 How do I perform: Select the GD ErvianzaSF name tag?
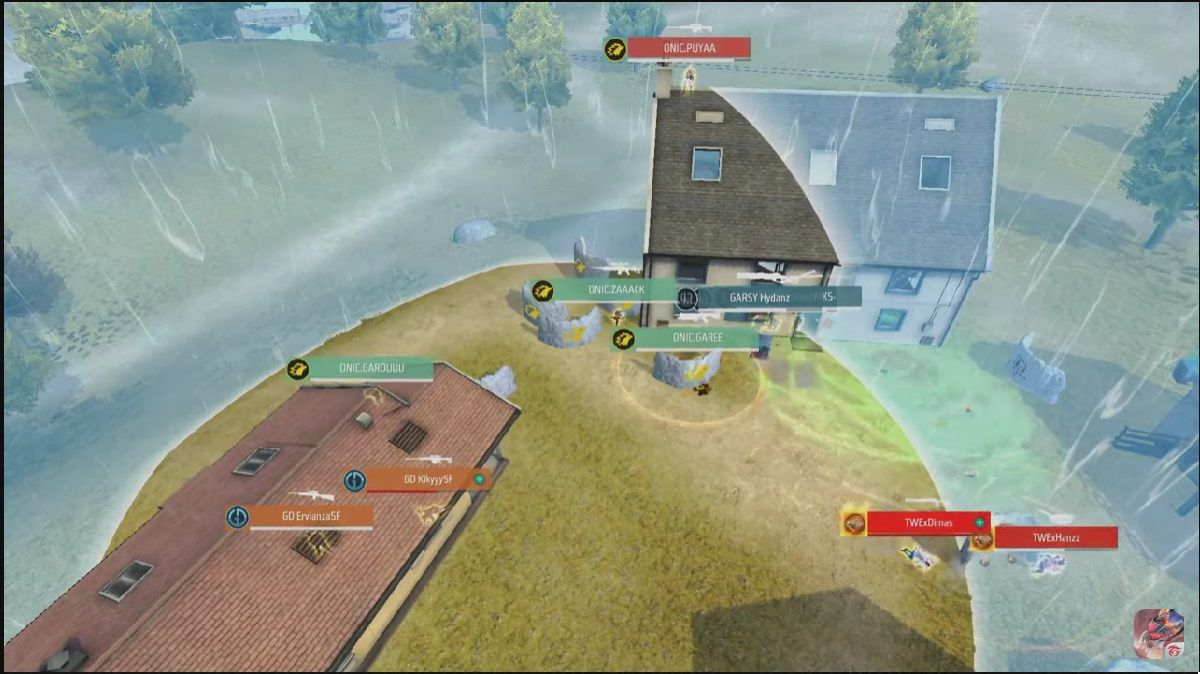coord(310,517)
